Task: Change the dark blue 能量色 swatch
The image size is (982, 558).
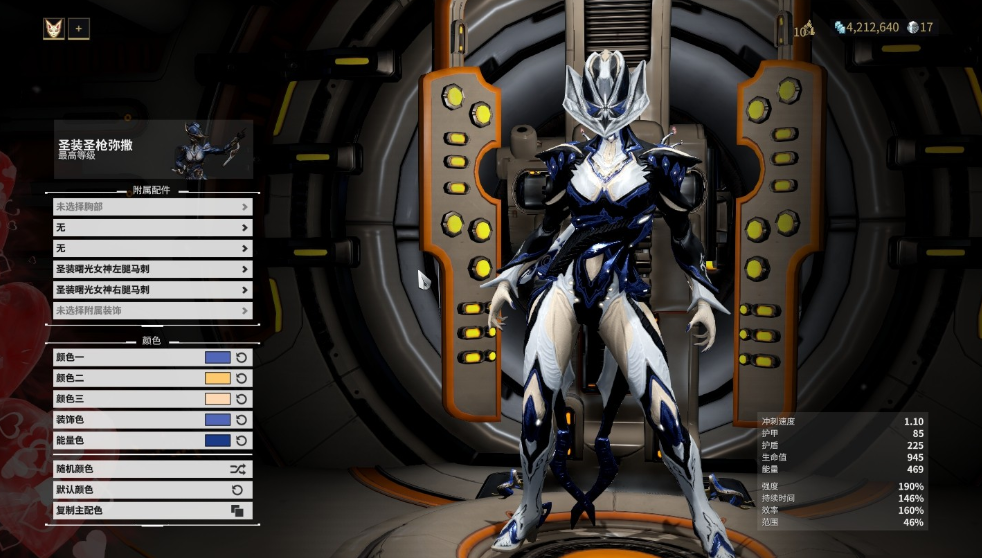Action: click(x=217, y=441)
